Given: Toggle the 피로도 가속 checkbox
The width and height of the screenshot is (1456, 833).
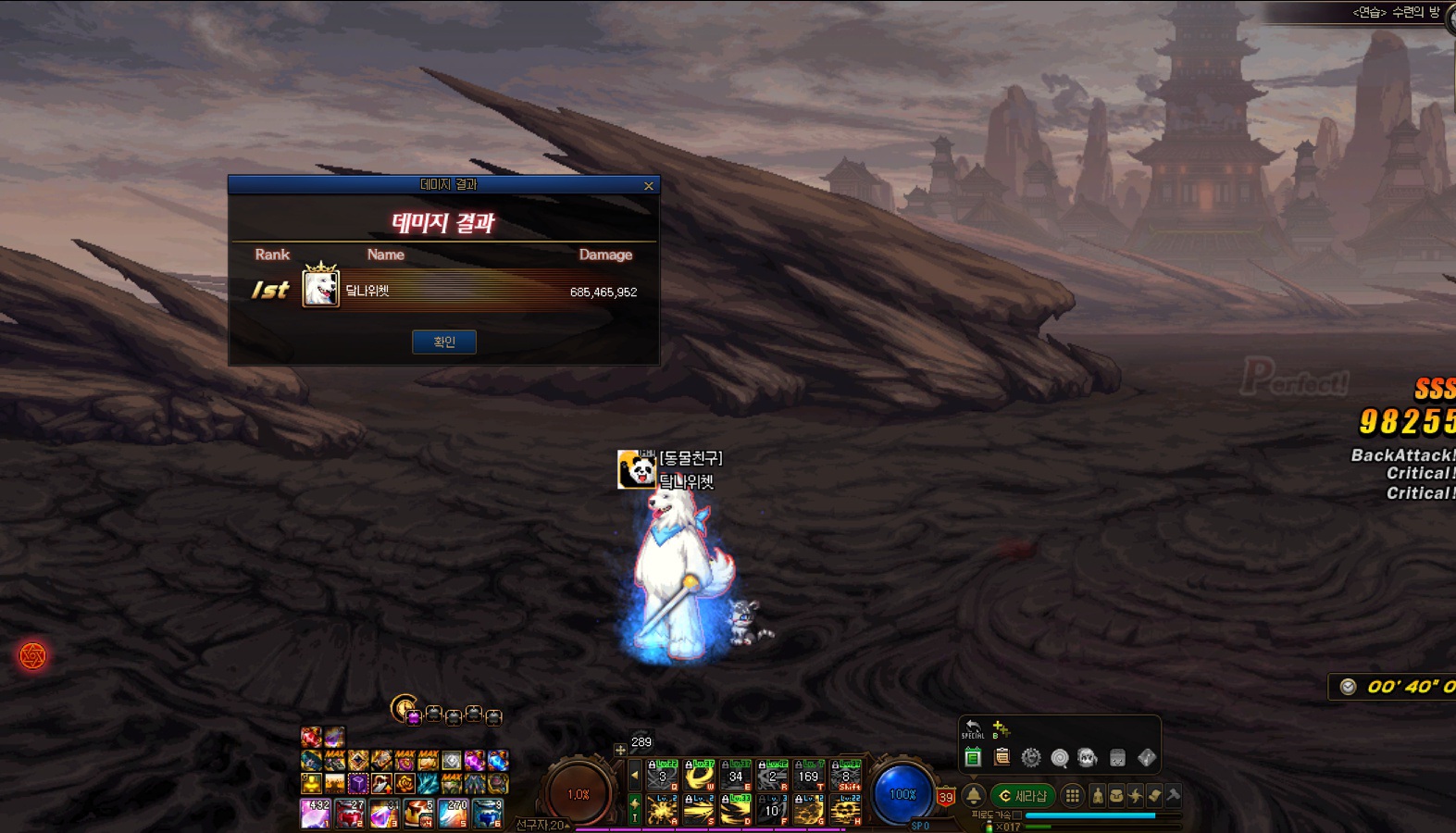Looking at the screenshot, I should (1017, 815).
